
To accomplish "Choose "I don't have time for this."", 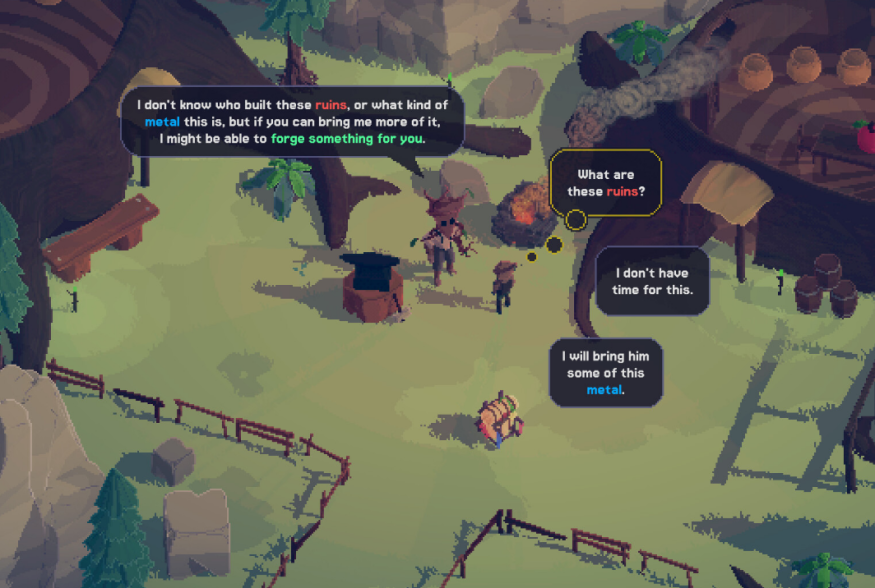I will pos(653,281).
